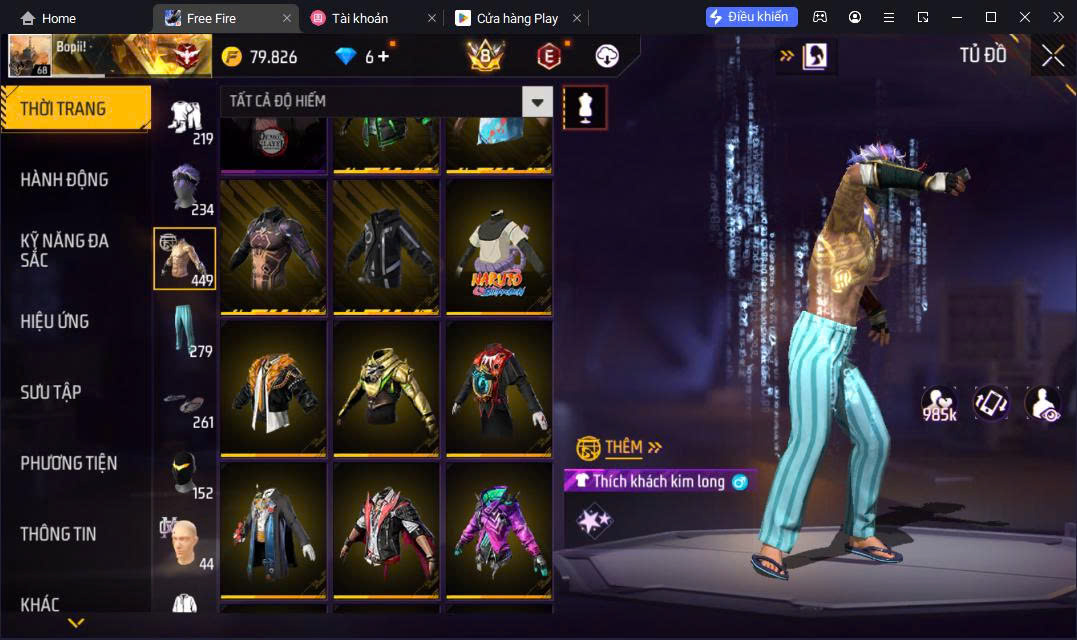Show the THÔNG TIN section
The height and width of the screenshot is (640, 1077).
[x=58, y=534]
